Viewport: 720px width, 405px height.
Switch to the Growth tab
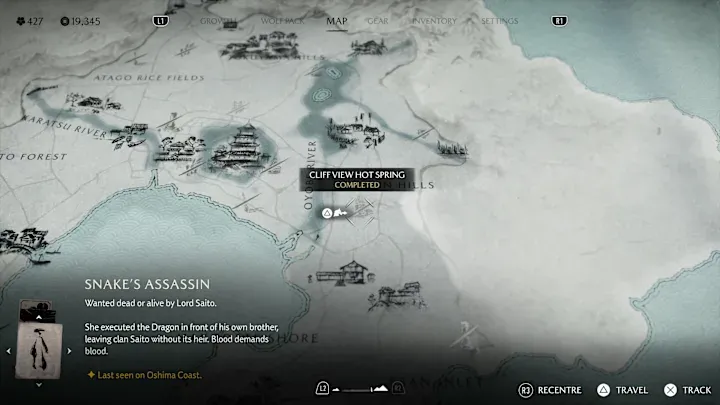218,21
